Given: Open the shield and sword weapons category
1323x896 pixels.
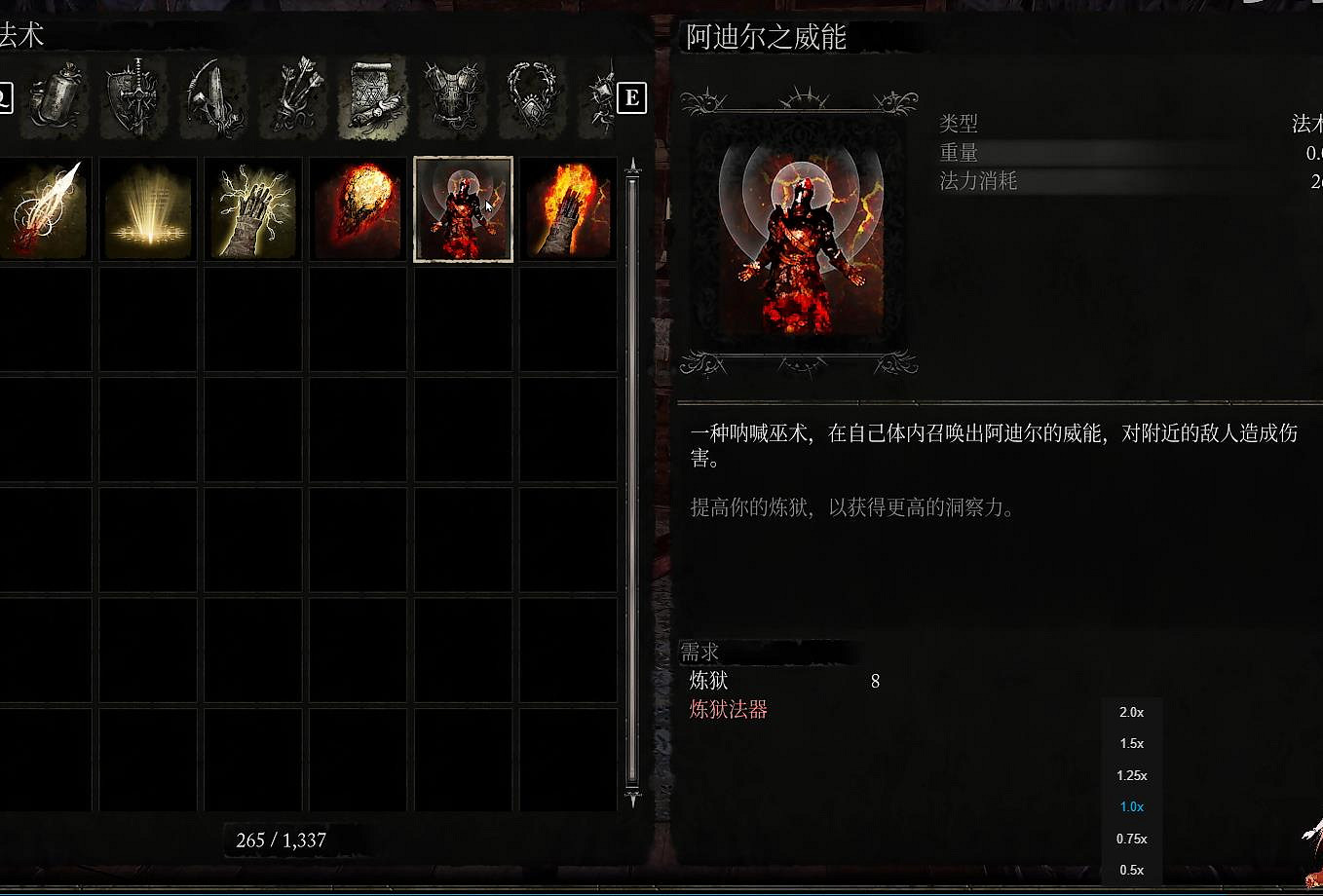Looking at the screenshot, I should click(x=134, y=97).
